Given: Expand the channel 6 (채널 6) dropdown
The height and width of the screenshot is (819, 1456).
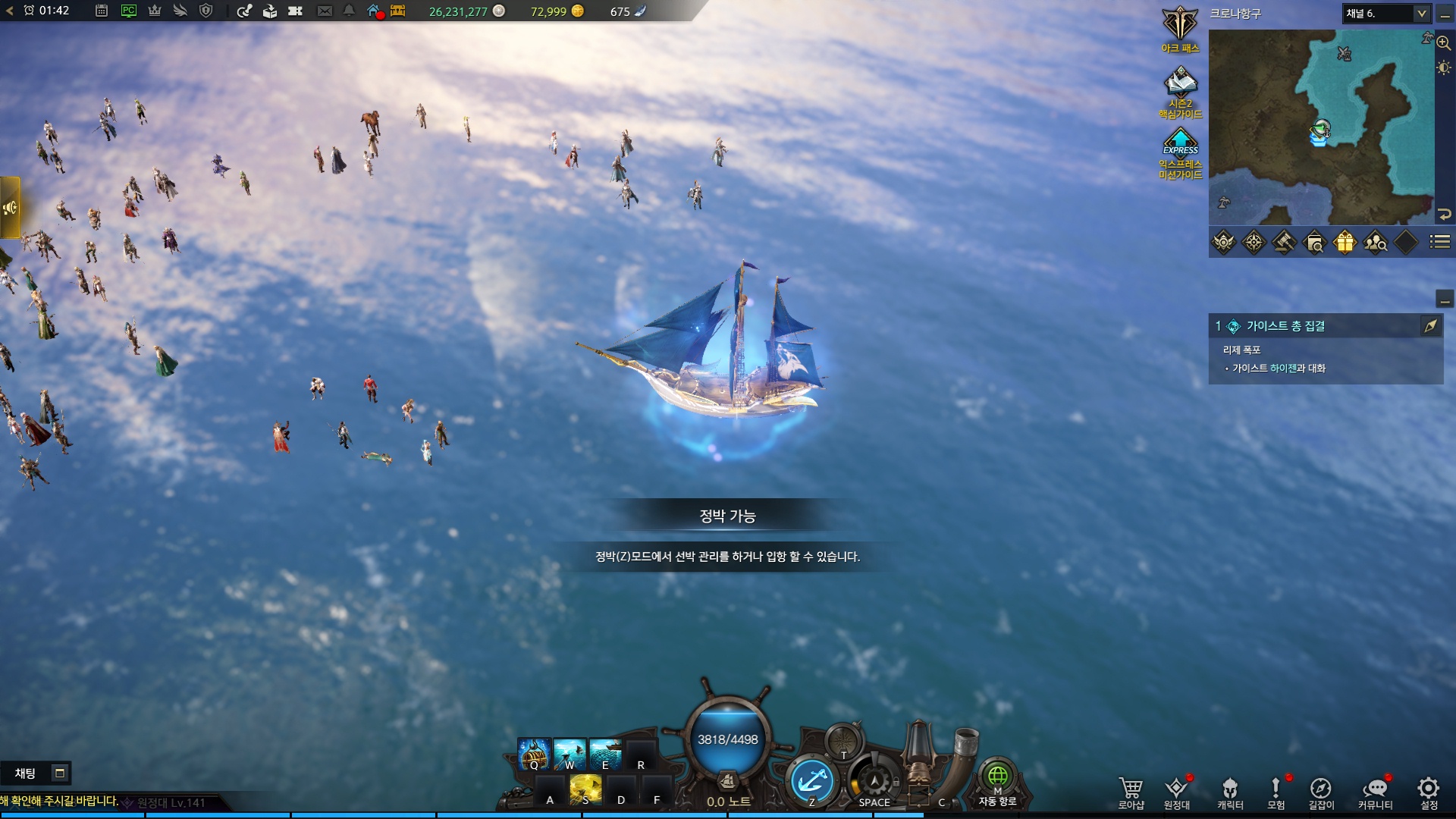Looking at the screenshot, I should pyautogui.click(x=1421, y=13).
